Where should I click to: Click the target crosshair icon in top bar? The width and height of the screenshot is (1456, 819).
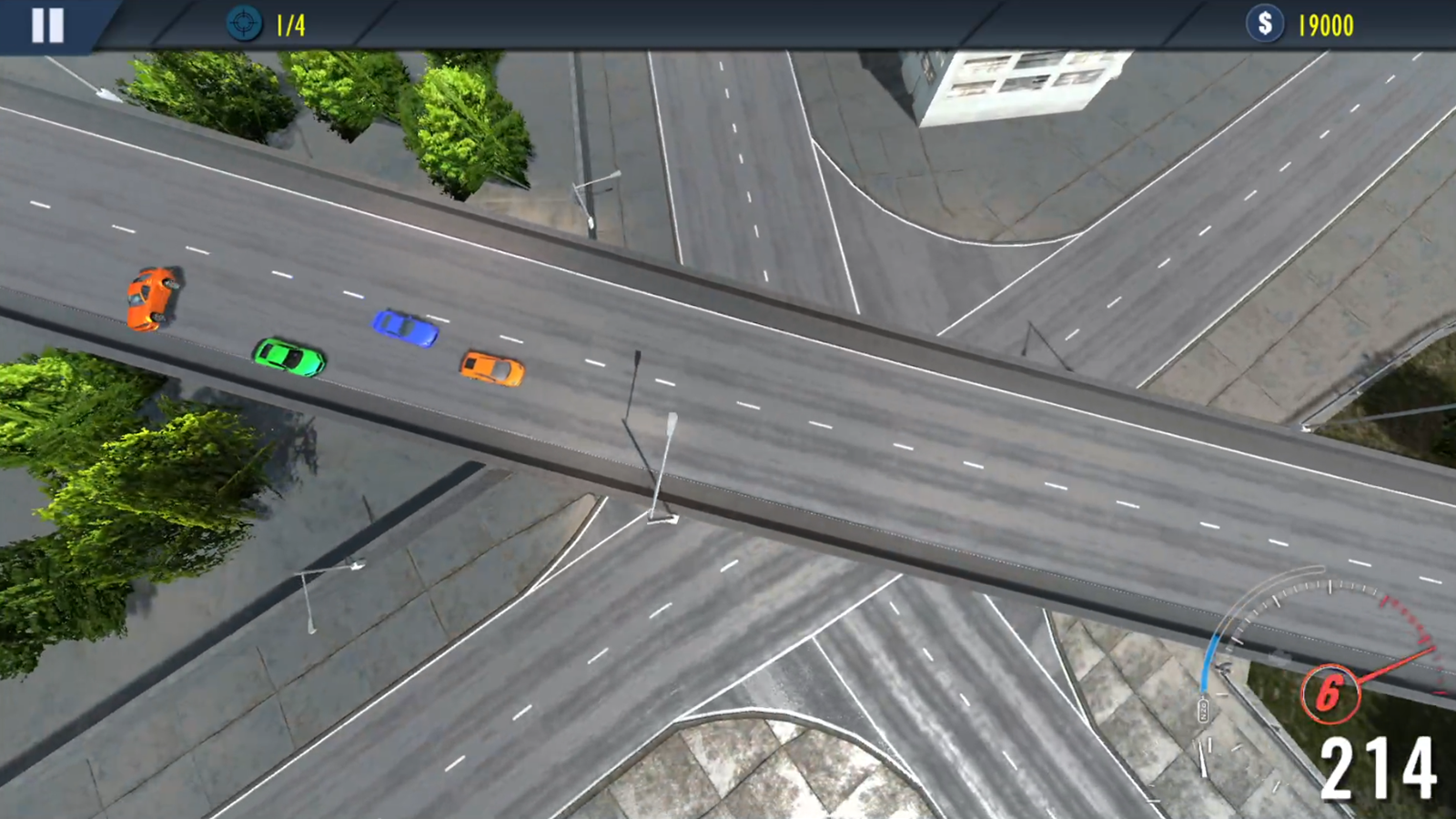tap(243, 24)
